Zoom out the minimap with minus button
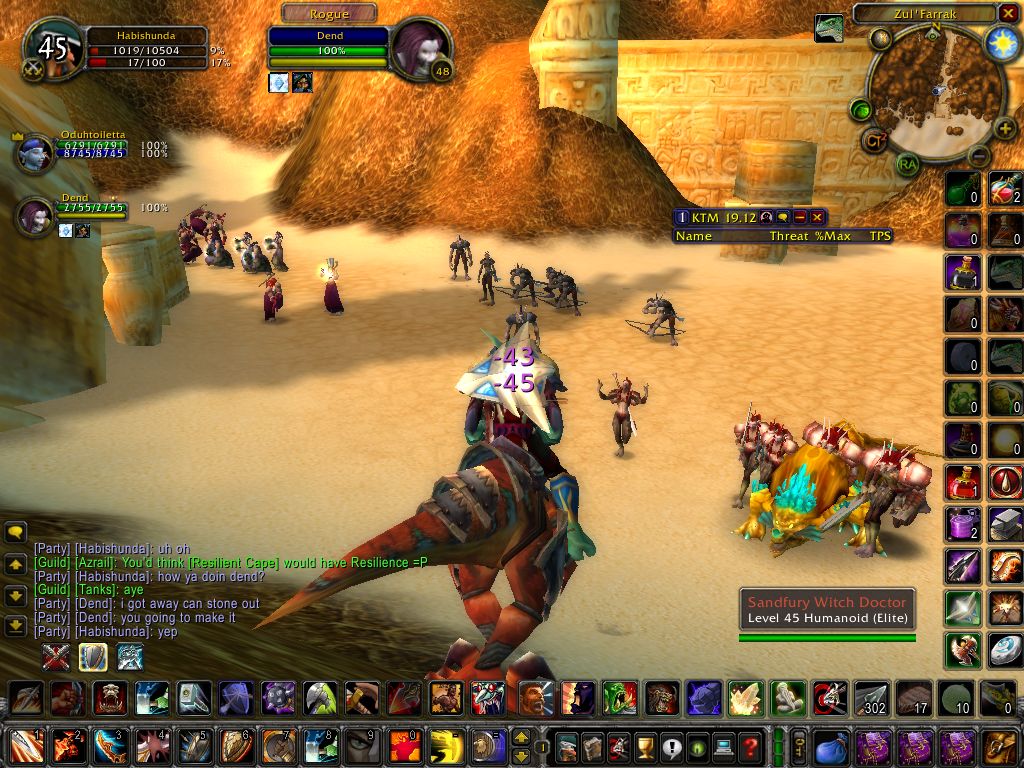The width and height of the screenshot is (1024, 768). (x=979, y=156)
